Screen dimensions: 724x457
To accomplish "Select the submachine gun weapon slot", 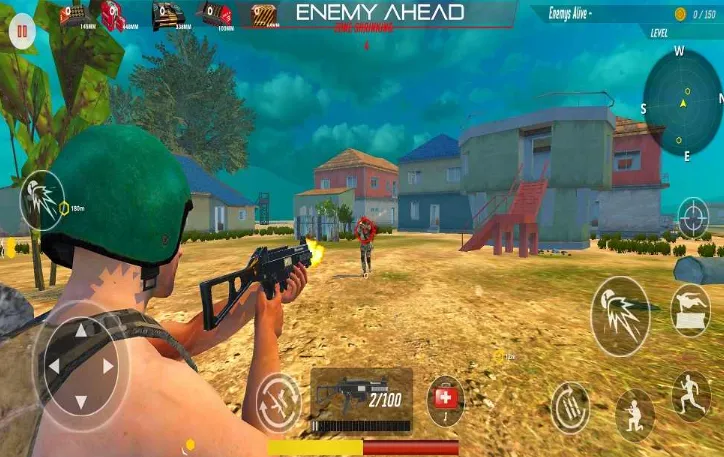I will pos(361,400).
